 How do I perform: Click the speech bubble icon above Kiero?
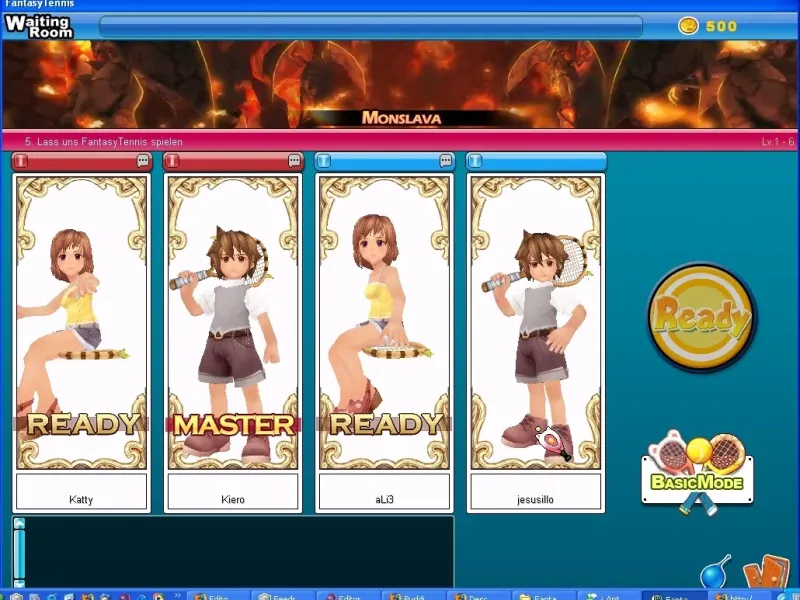(x=294, y=161)
